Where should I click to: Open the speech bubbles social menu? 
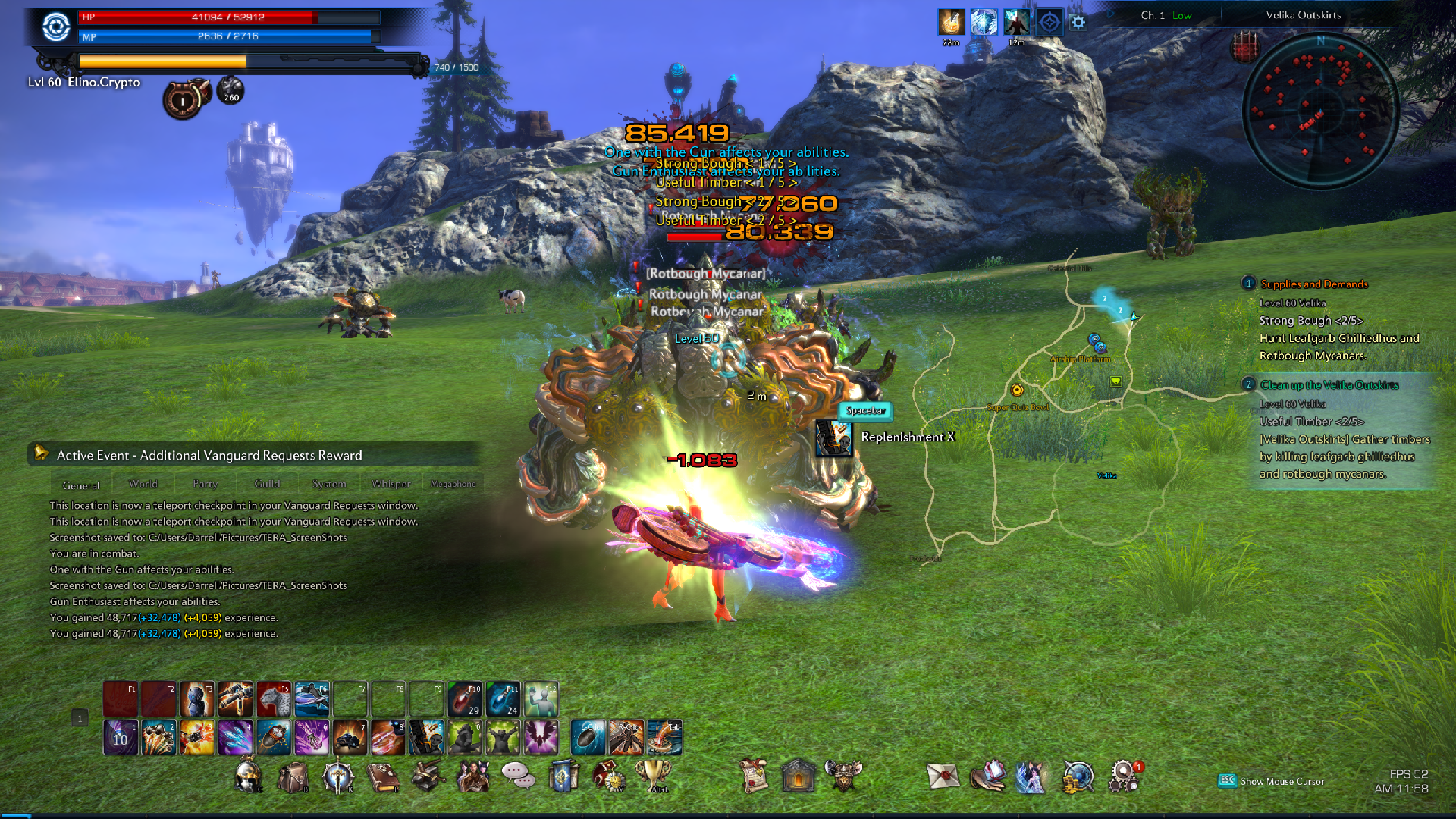(x=517, y=775)
